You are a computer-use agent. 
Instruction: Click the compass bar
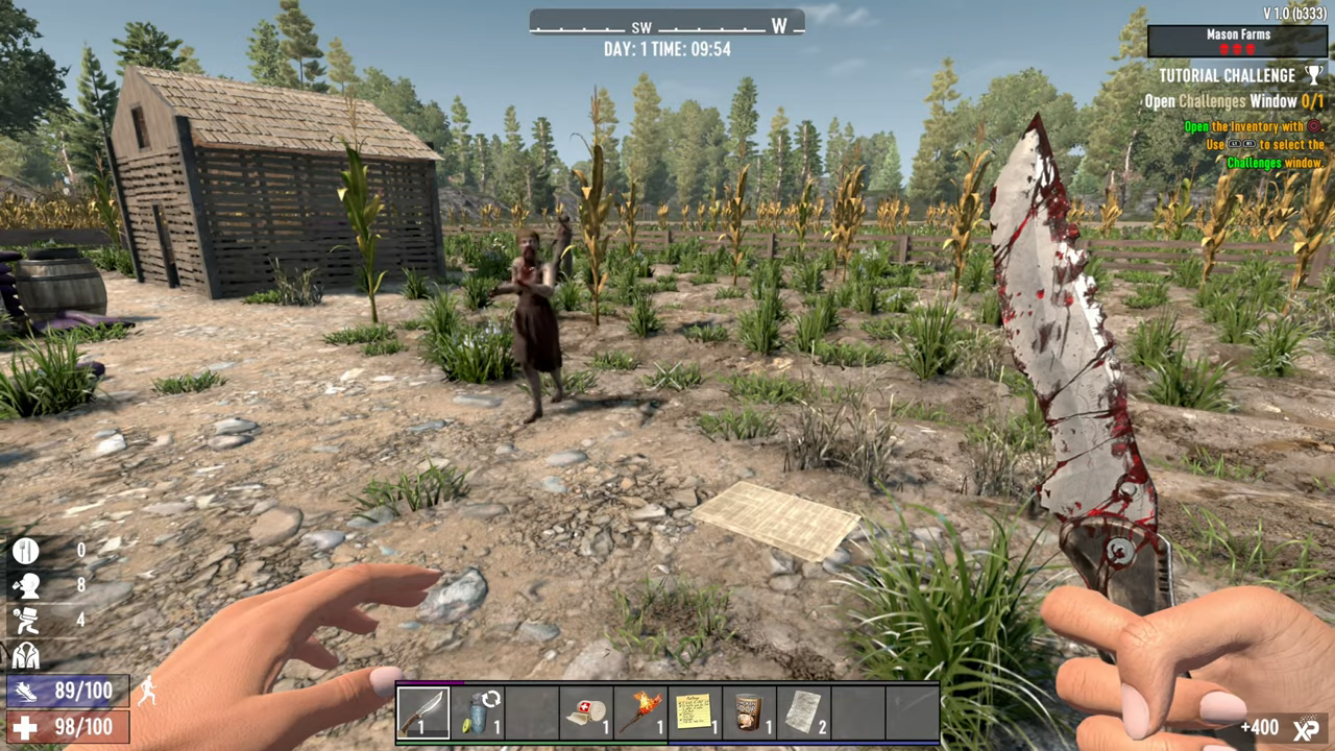tap(667, 24)
